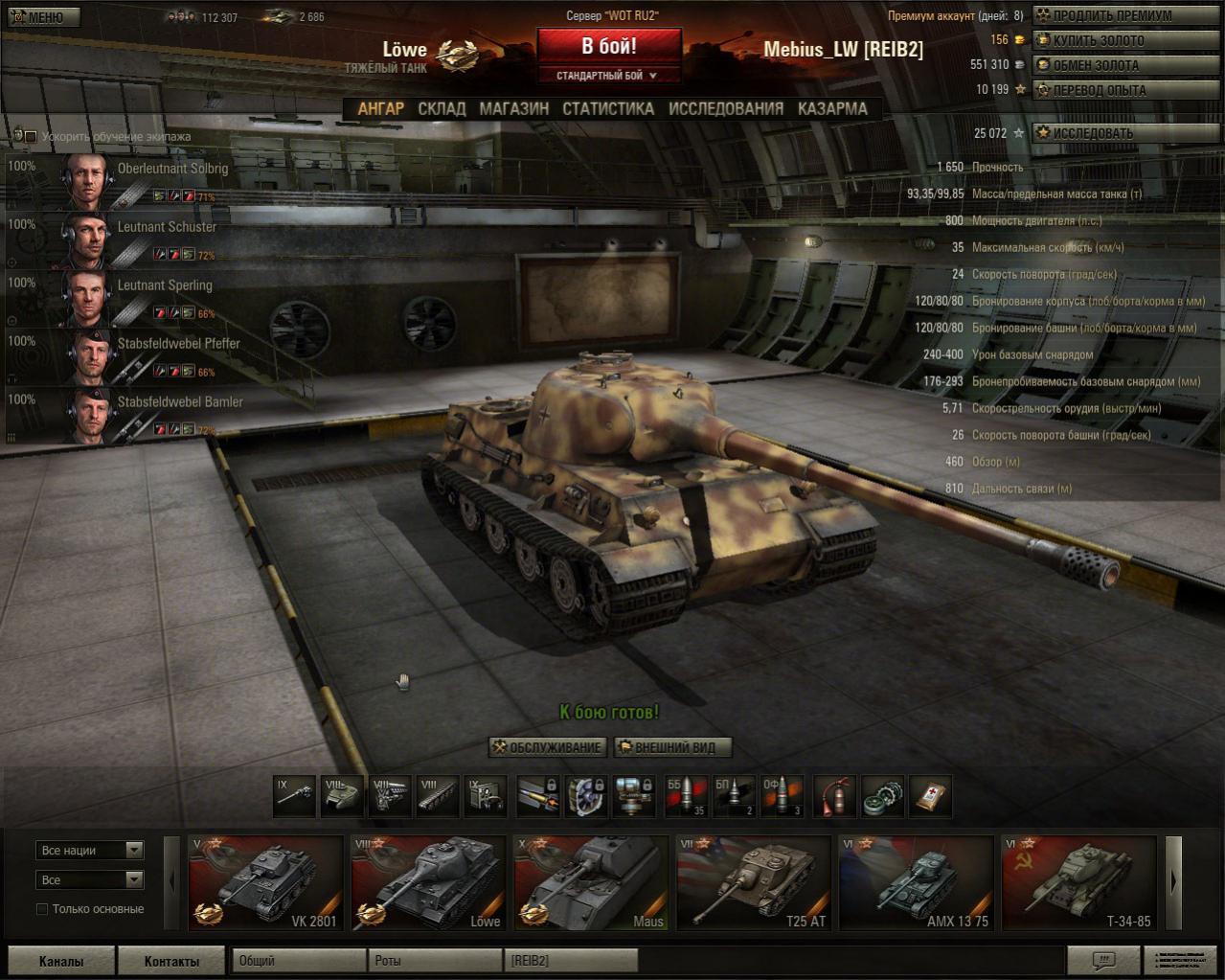Select the Maus tank in carousel
This screenshot has width=1225, height=980.
[x=591, y=882]
